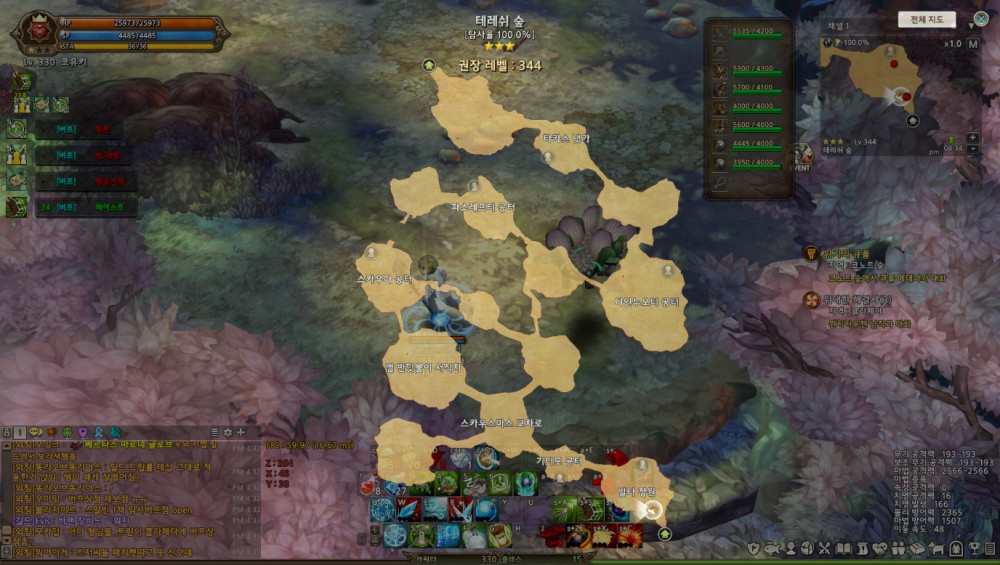Select the 다우스오타 공터 map location marker
1000x565 pixels.
coord(668,271)
